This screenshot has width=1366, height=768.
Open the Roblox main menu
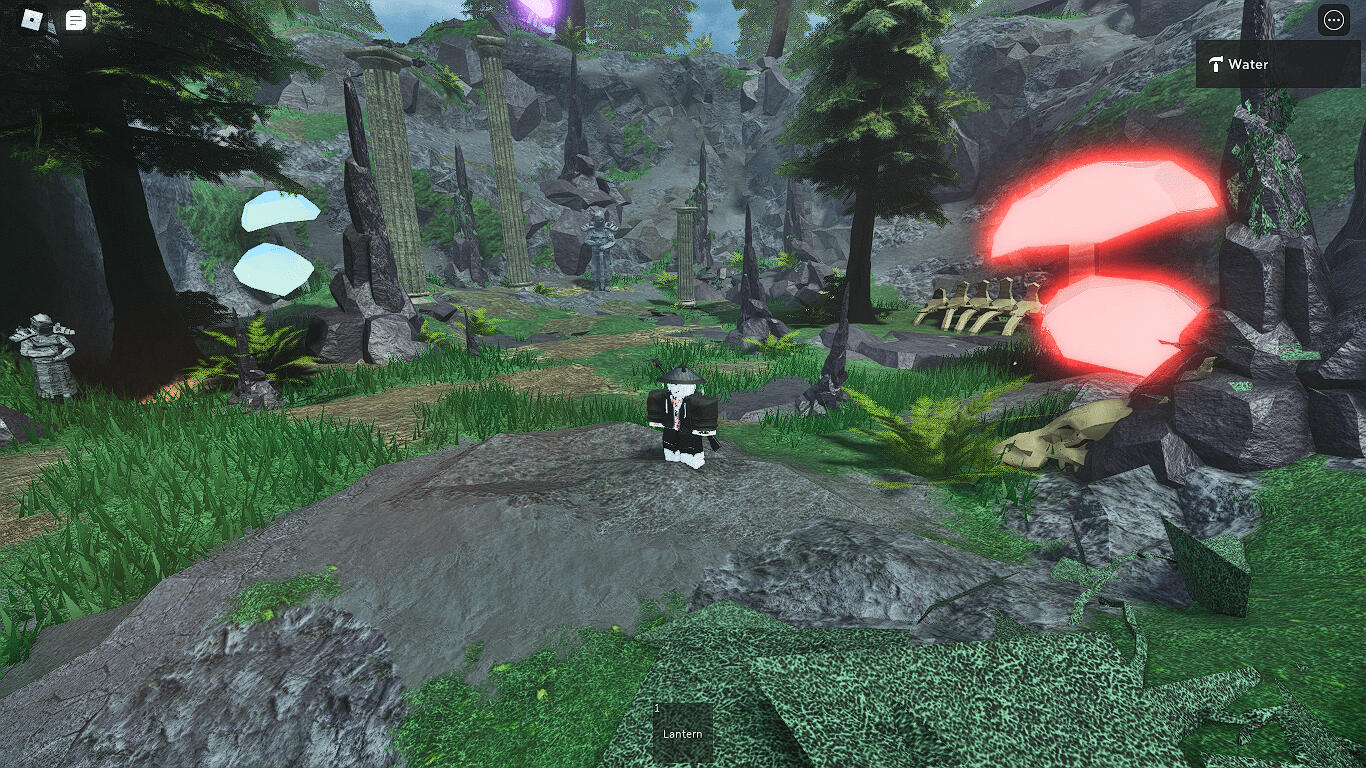pos(32,20)
